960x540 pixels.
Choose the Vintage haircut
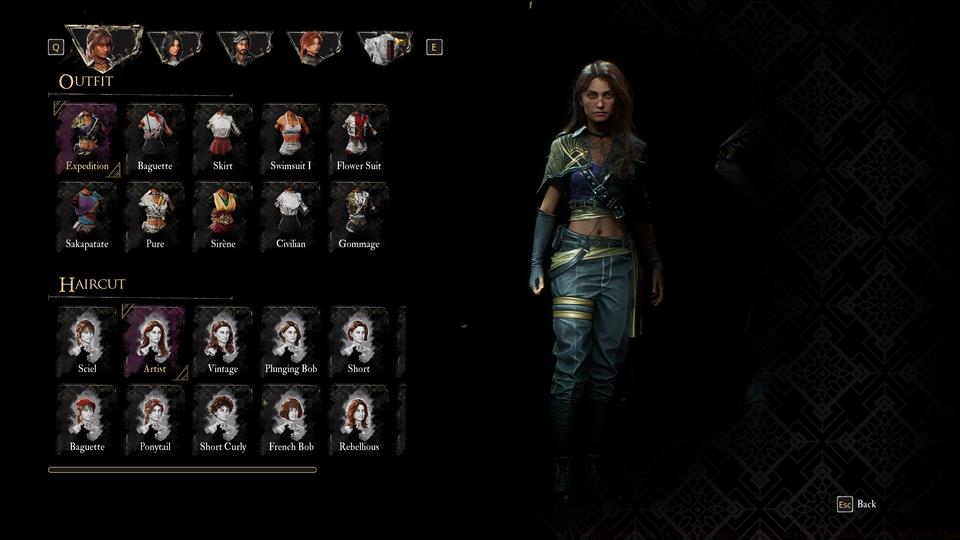point(223,341)
